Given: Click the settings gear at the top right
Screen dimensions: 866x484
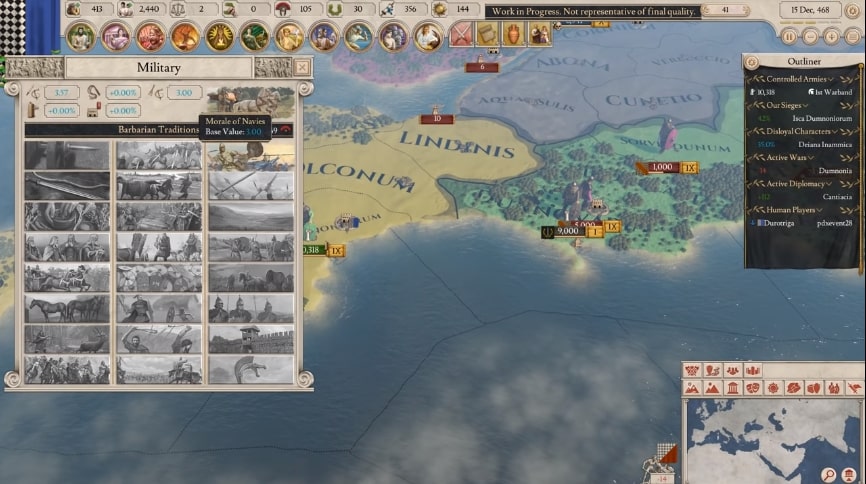Looking at the screenshot, I should tap(853, 12).
